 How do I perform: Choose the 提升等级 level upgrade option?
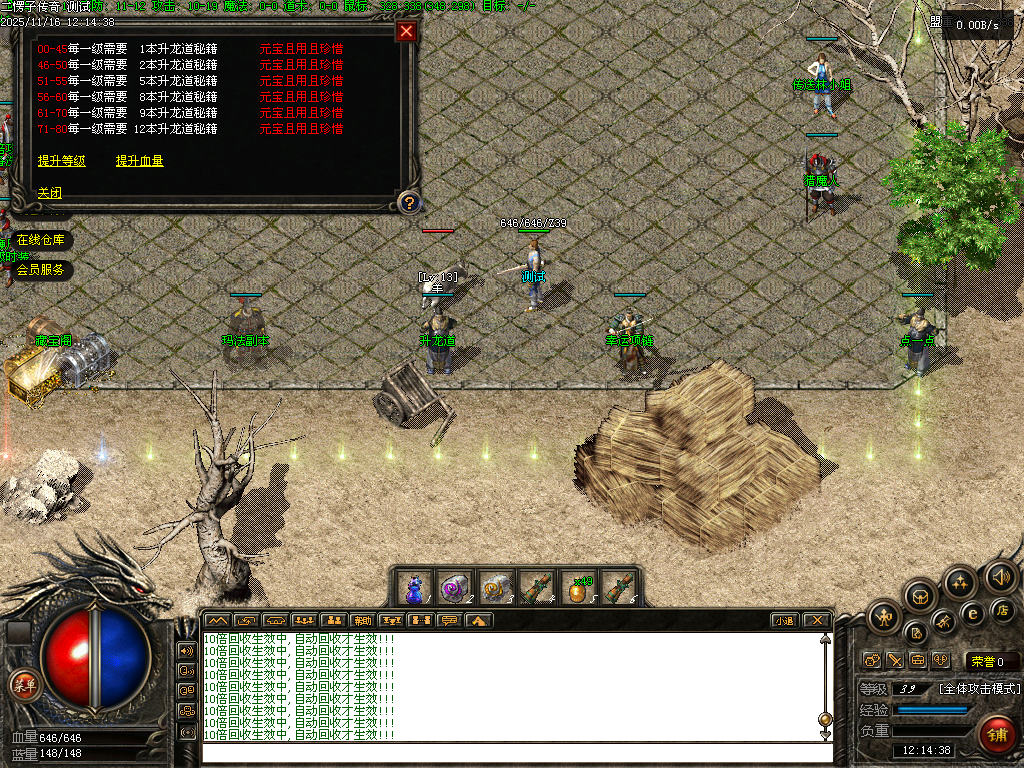click(x=62, y=161)
